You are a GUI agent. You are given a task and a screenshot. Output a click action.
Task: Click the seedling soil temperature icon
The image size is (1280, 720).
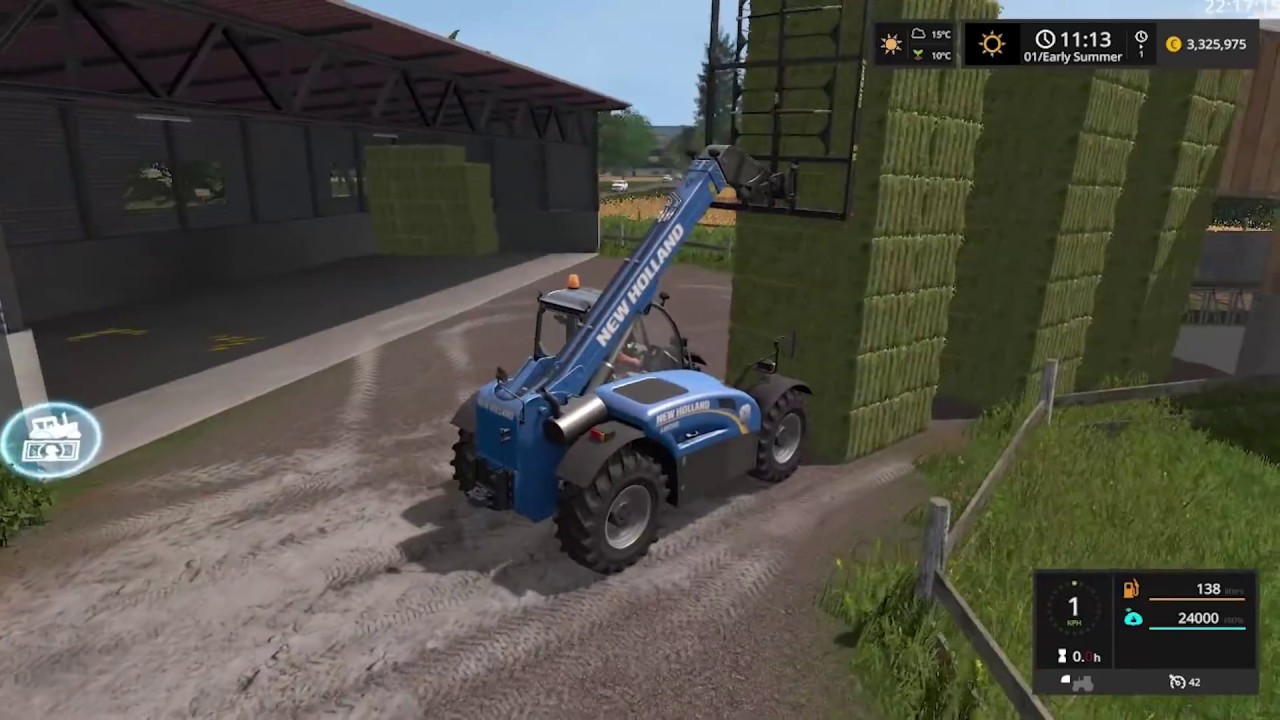(x=918, y=53)
